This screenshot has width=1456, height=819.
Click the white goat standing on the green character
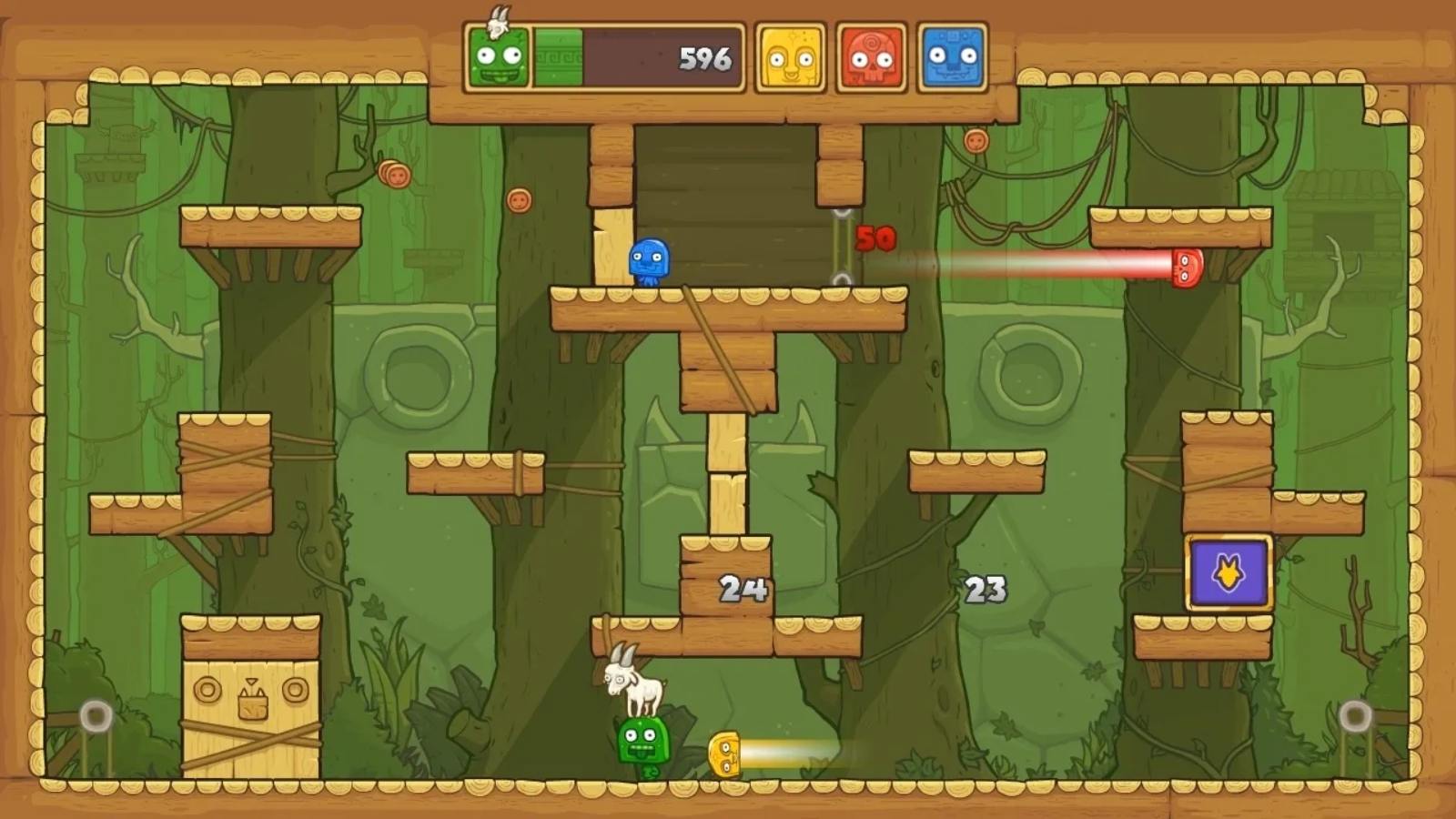click(x=635, y=683)
